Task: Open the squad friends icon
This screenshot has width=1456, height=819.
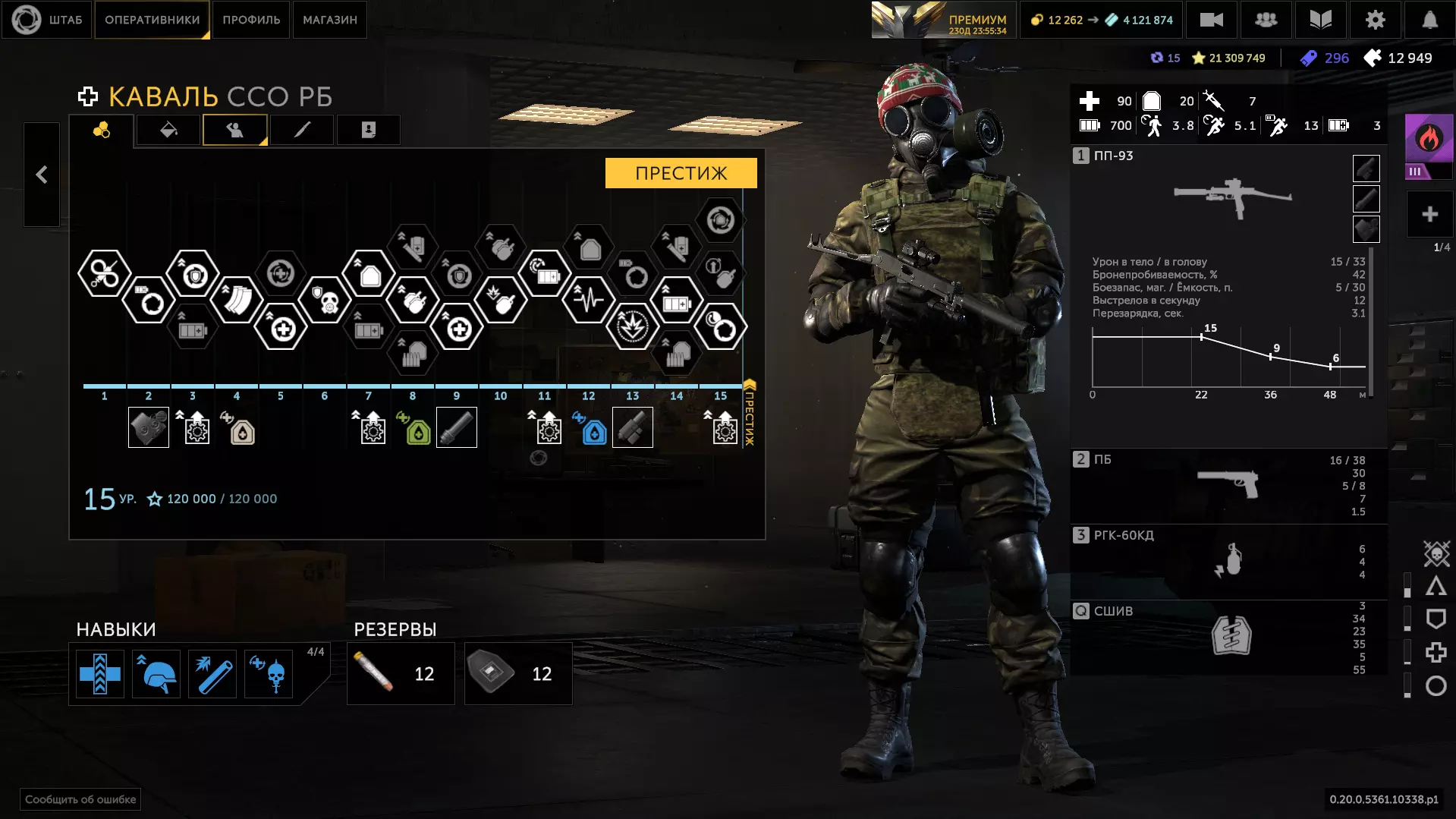Action: pyautogui.click(x=1266, y=20)
